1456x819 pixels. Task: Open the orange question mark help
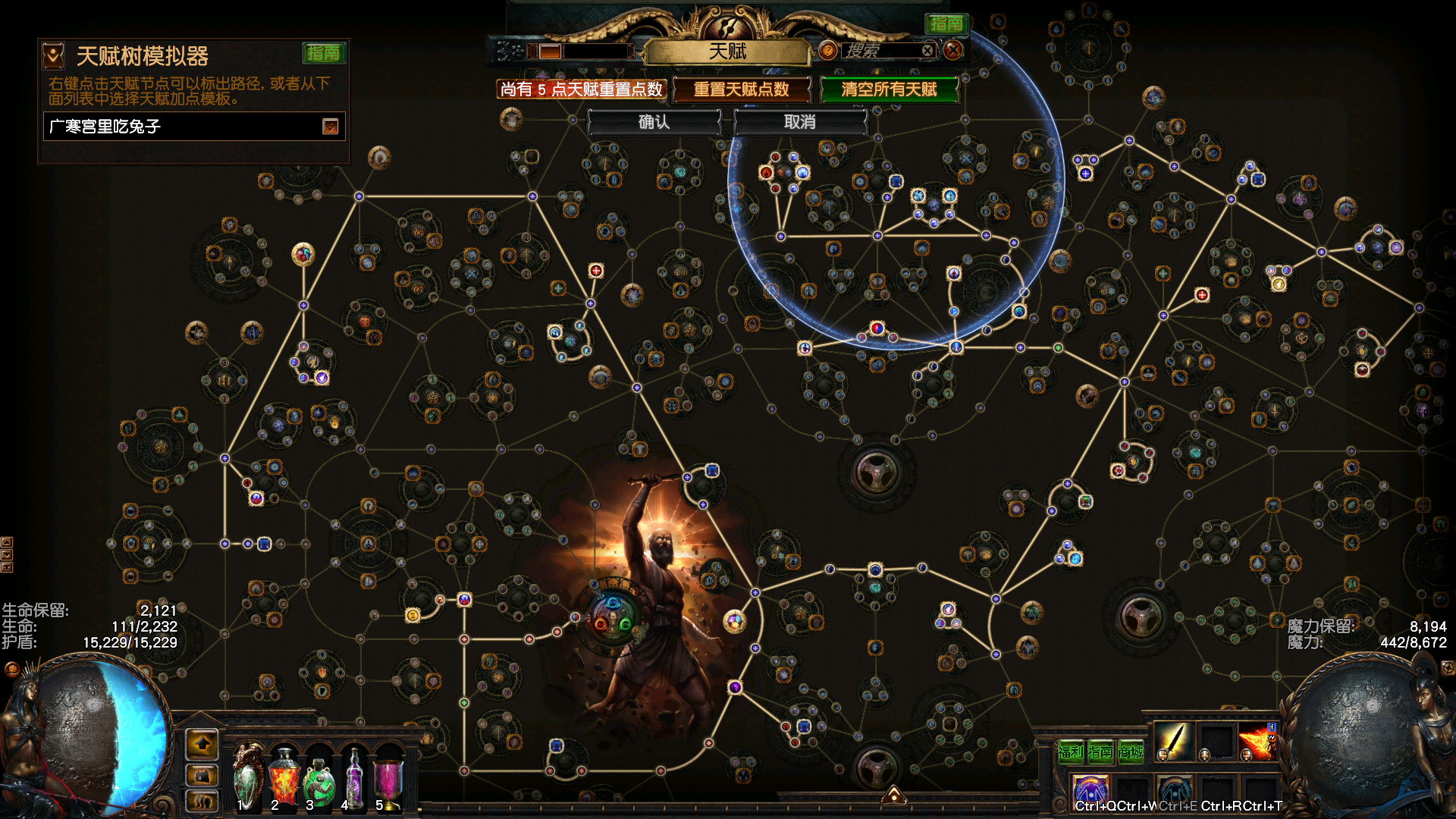tap(828, 51)
